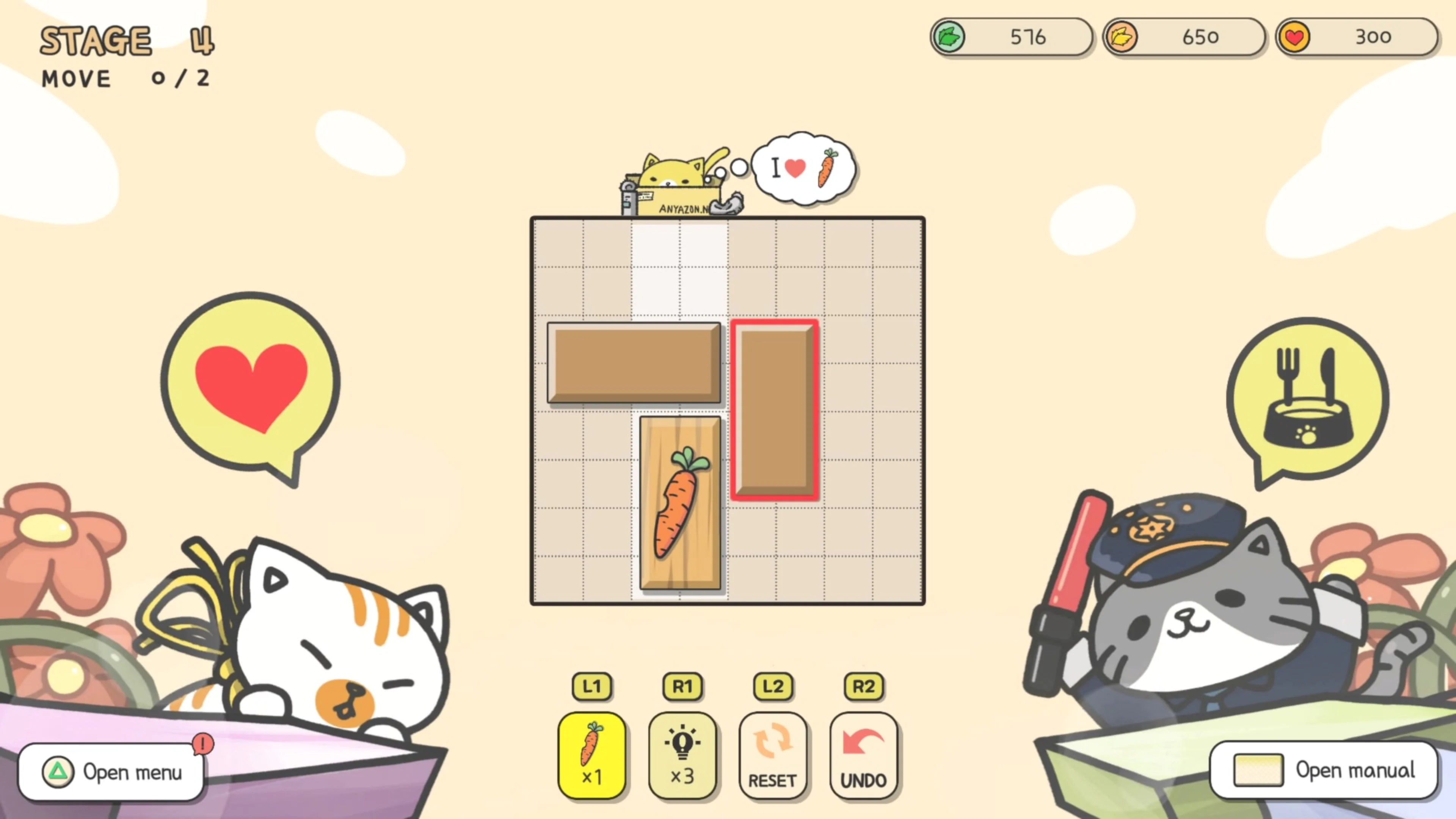This screenshot has height=819, width=1456.
Task: Tap the heart speech bubble on the left
Action: coord(250,379)
